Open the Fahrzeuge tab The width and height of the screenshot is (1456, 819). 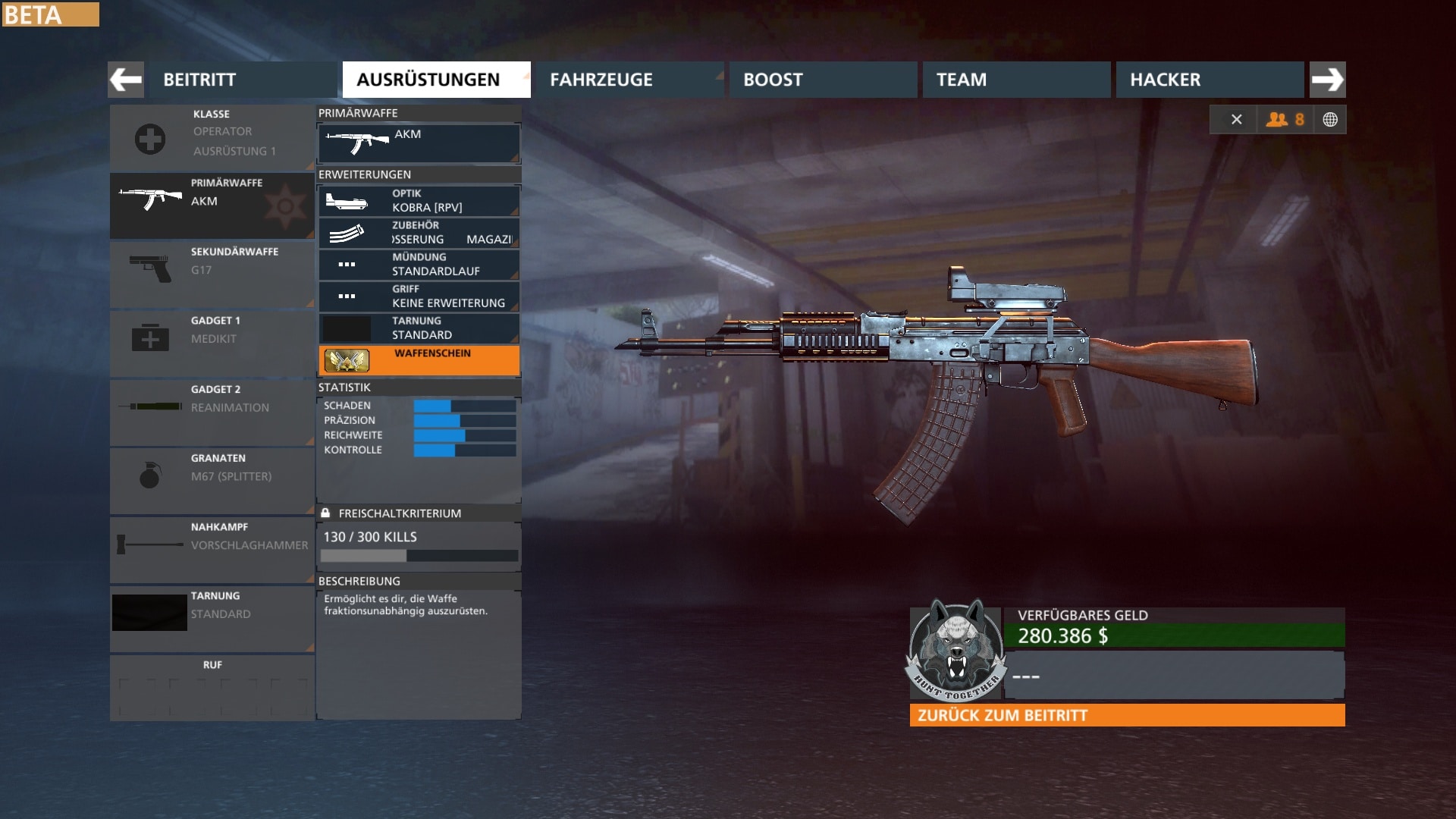click(629, 80)
